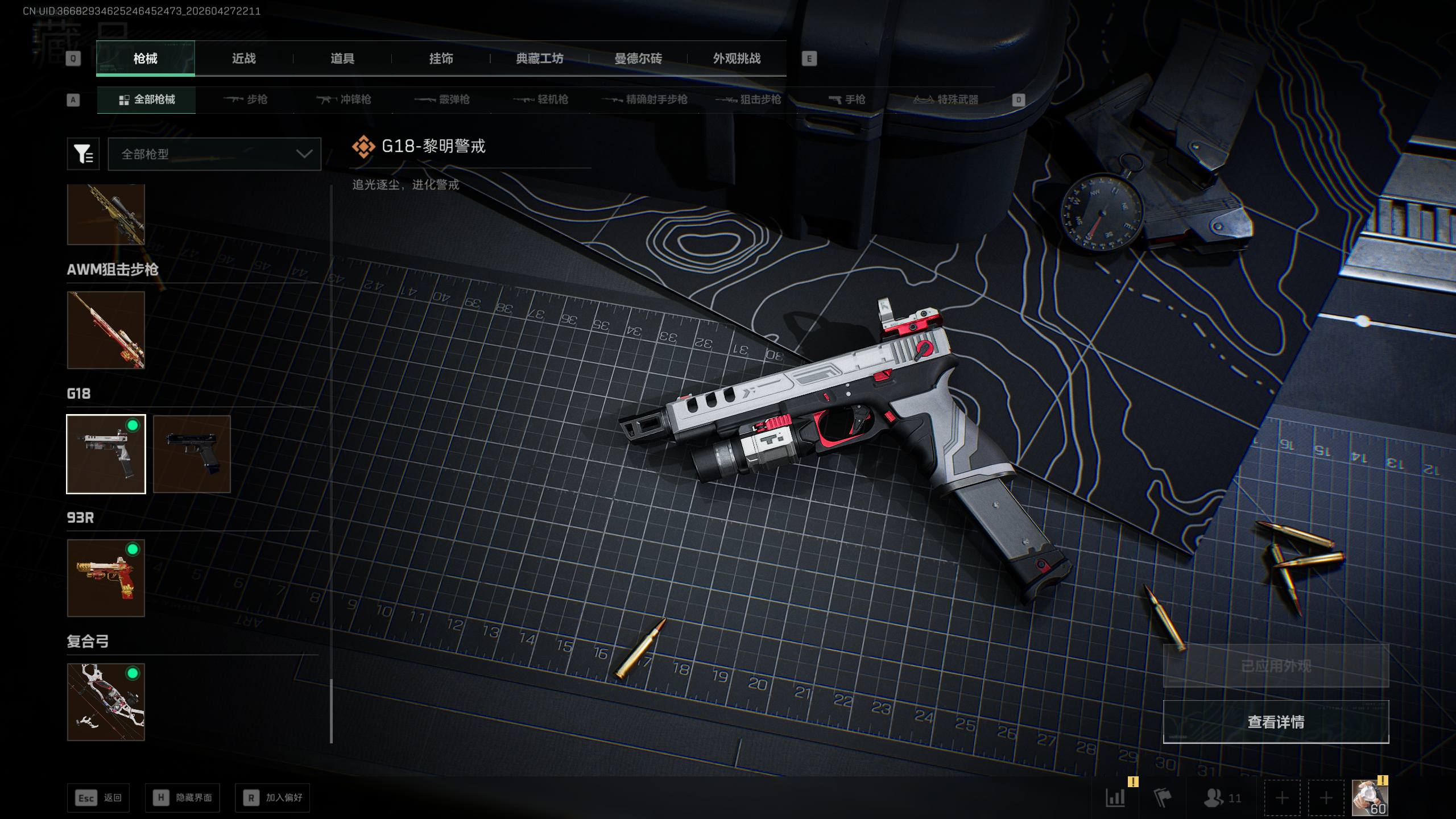Select the 挂饰 charms tab

[x=441, y=59]
